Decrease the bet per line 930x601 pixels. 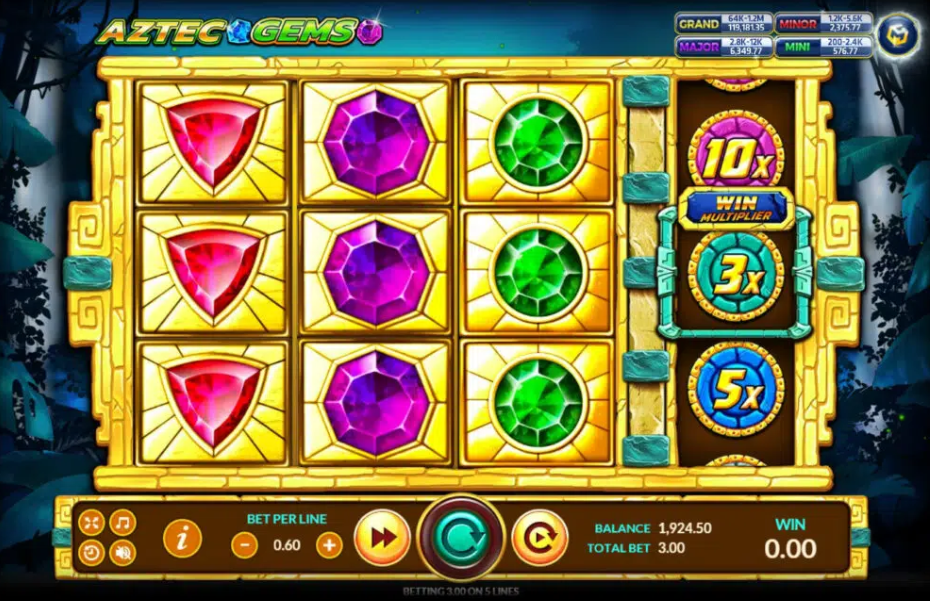pyautogui.click(x=244, y=545)
